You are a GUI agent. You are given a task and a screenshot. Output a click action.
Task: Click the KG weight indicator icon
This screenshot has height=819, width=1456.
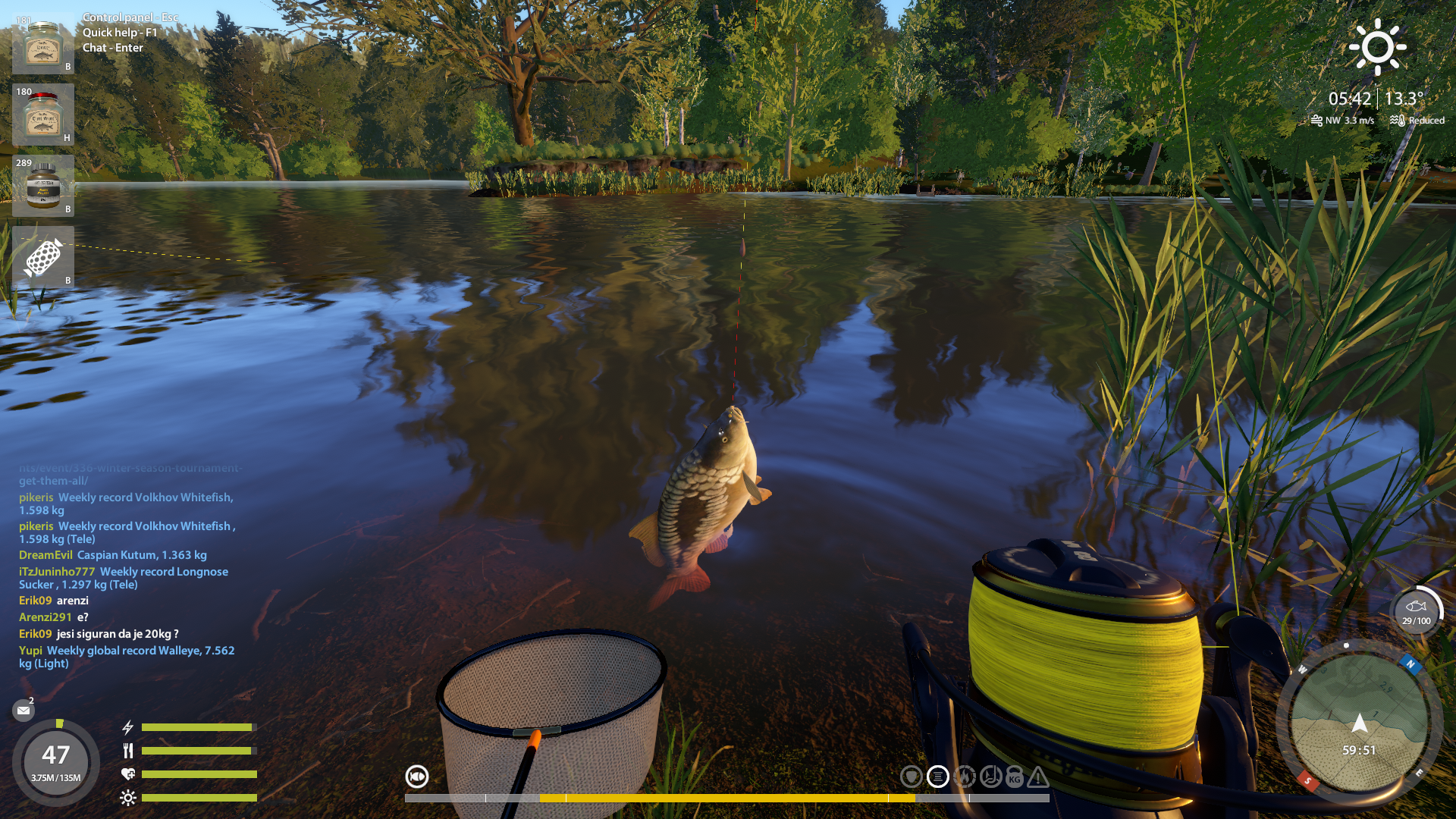coord(1015,777)
